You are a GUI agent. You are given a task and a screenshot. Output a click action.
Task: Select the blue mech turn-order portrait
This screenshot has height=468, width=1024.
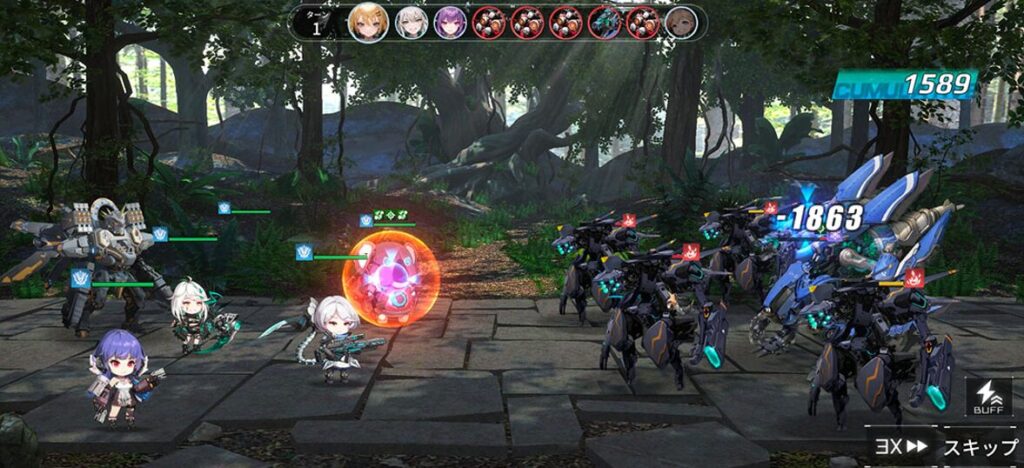click(605, 22)
